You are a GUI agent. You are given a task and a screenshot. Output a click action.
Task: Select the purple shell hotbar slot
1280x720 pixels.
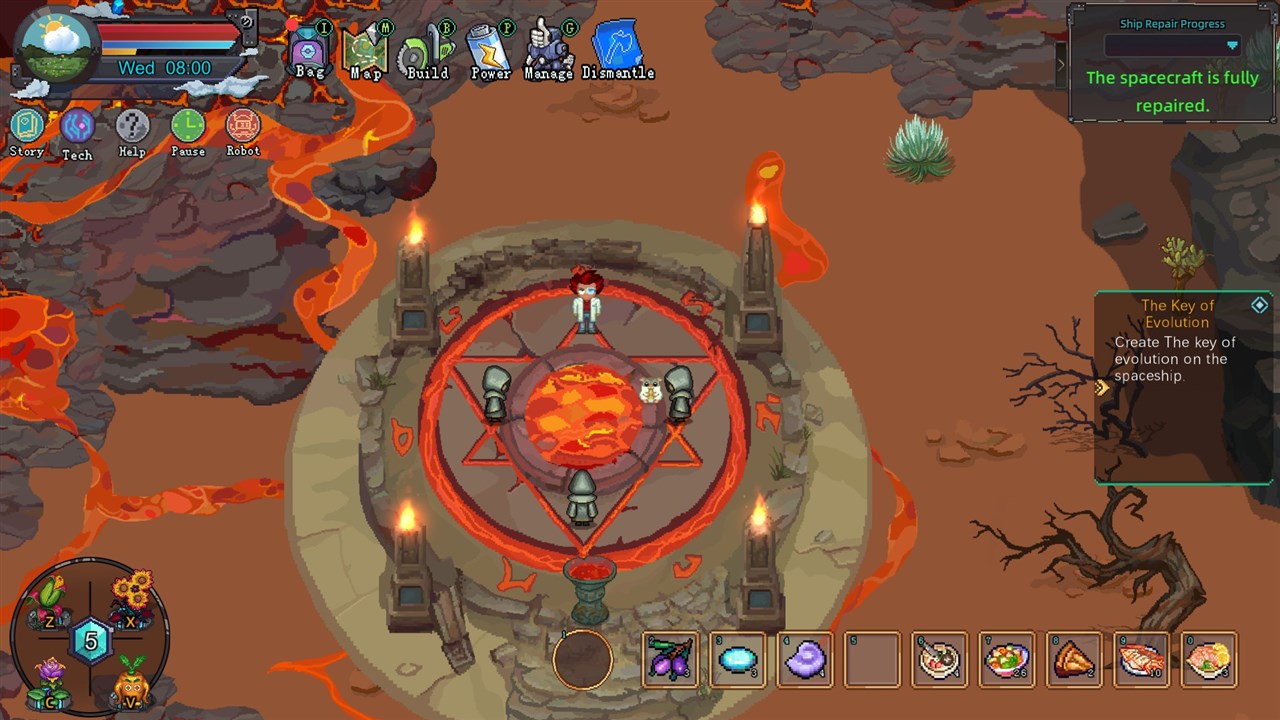pyautogui.click(x=805, y=660)
